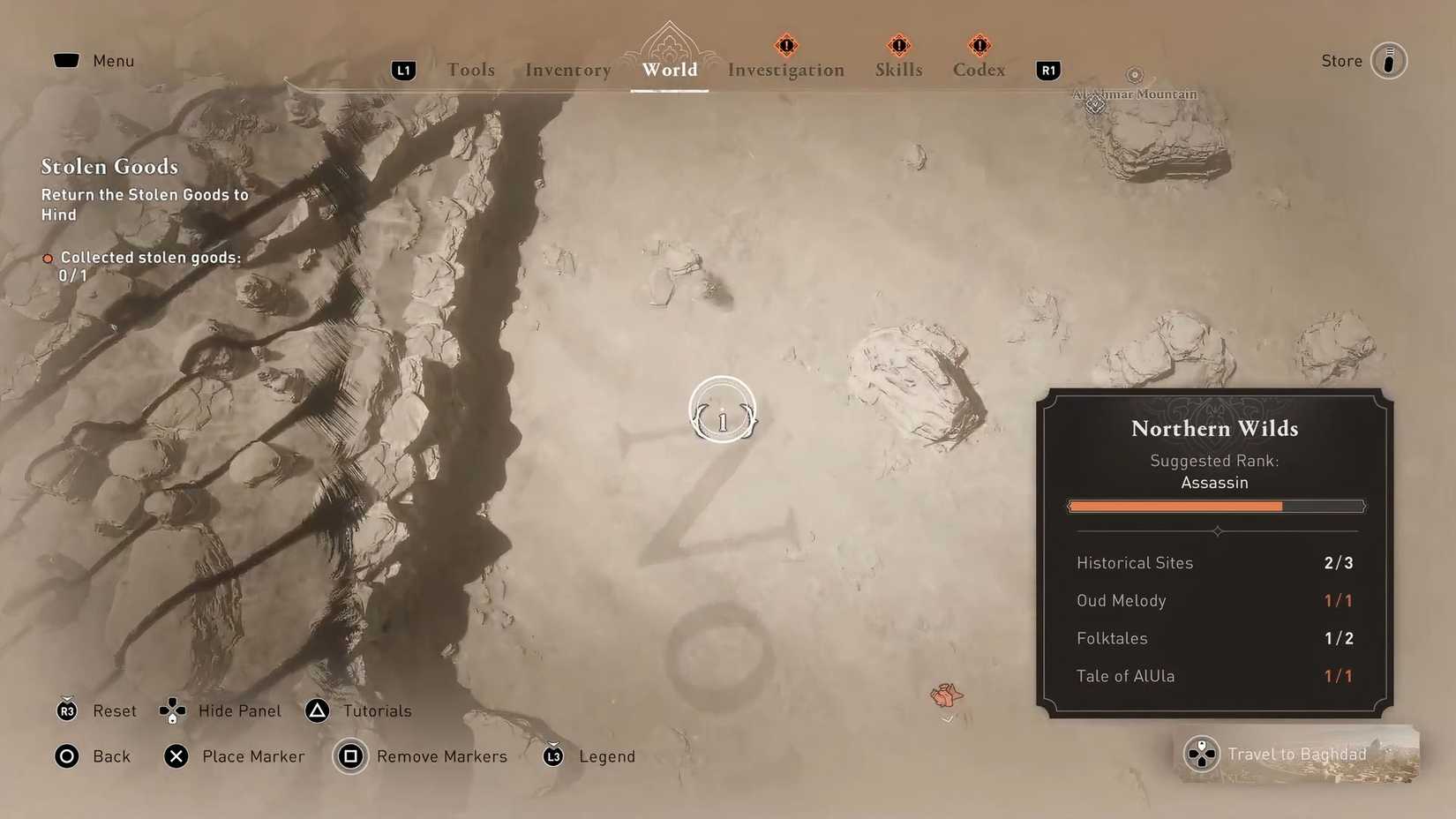The image size is (1456, 819).
Task: Select Remove Markers
Action: pyautogui.click(x=350, y=756)
